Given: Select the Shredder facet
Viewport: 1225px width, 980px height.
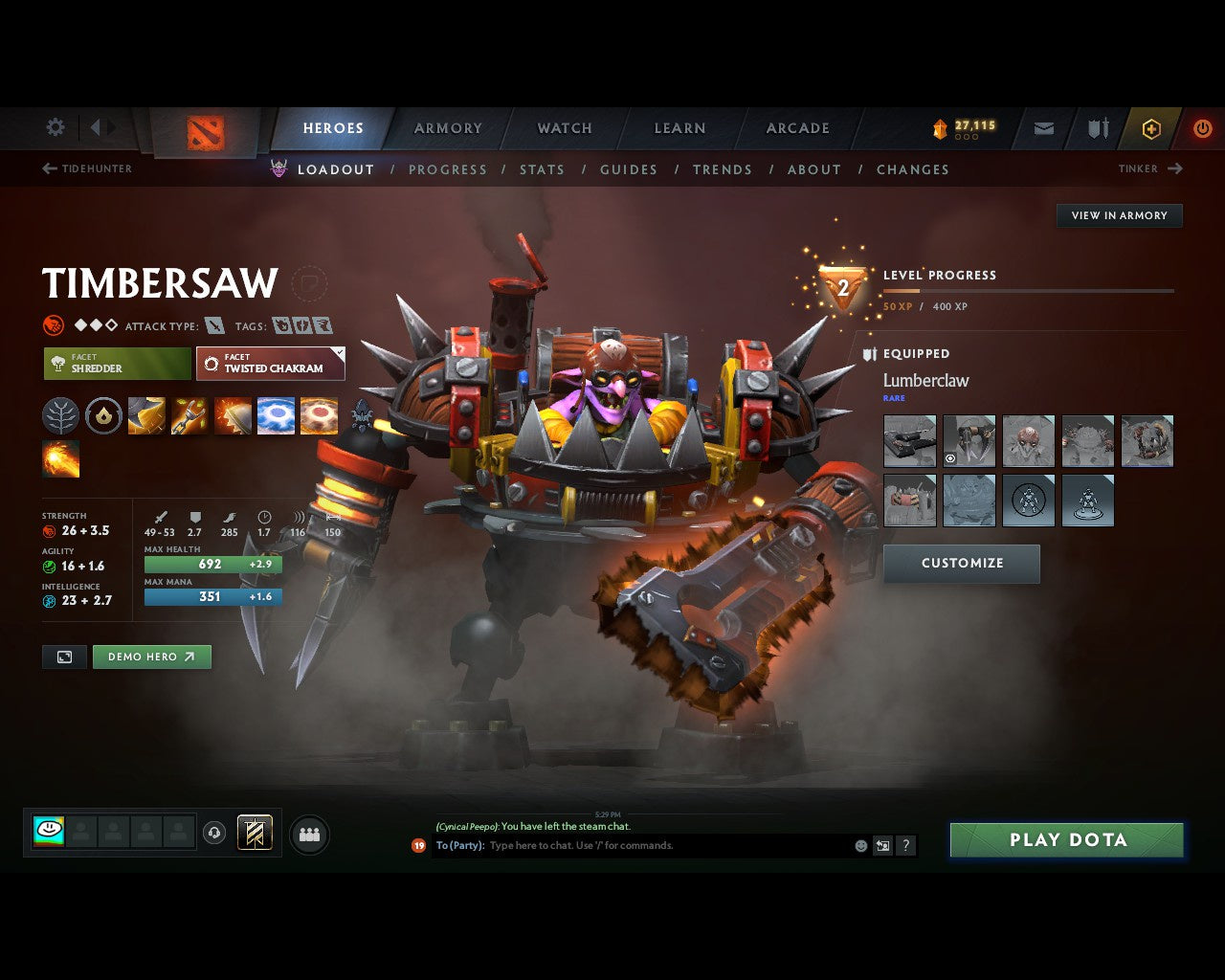Looking at the screenshot, I should [116, 364].
